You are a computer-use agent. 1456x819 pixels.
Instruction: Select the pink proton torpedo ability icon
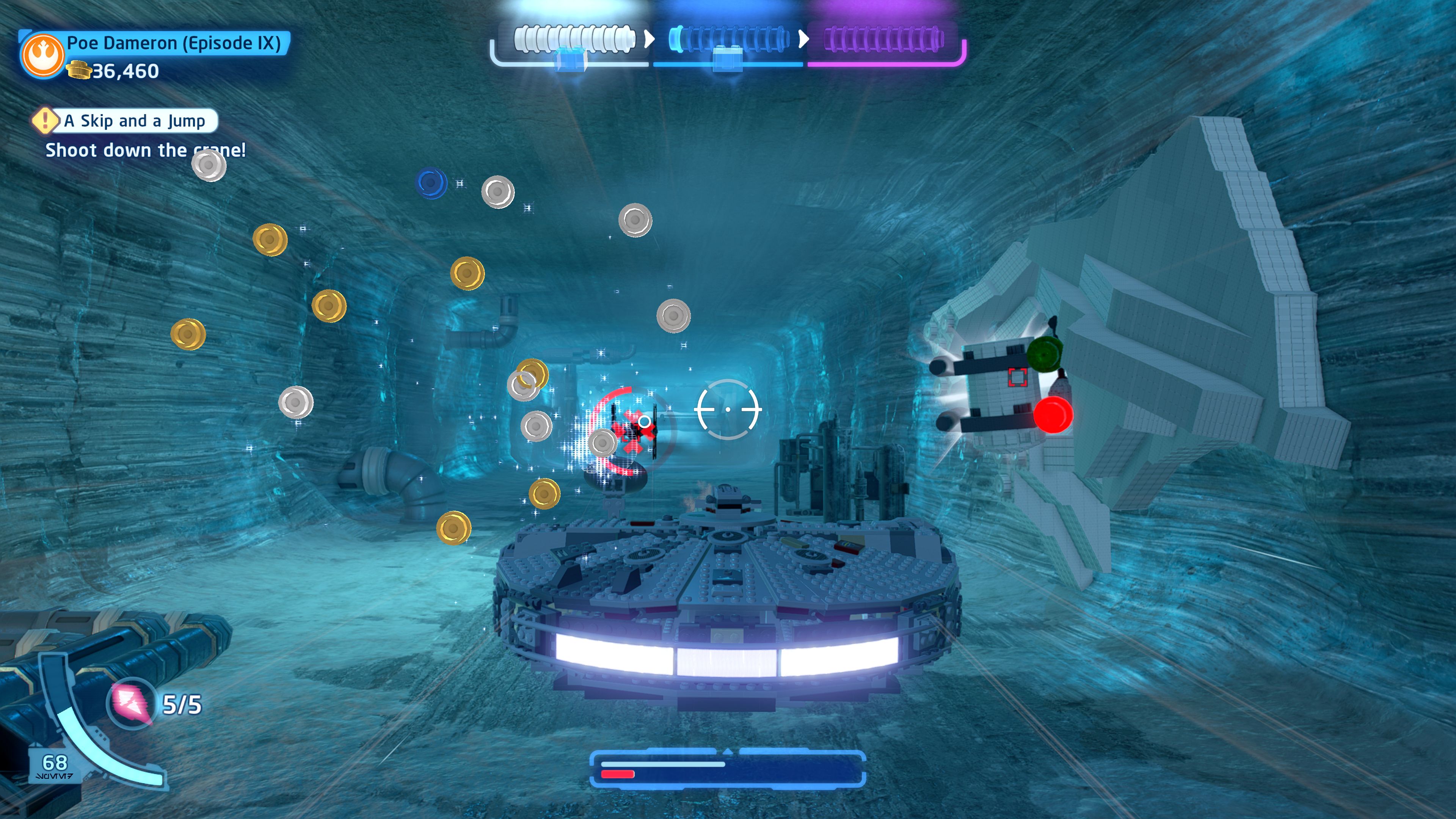tap(132, 703)
